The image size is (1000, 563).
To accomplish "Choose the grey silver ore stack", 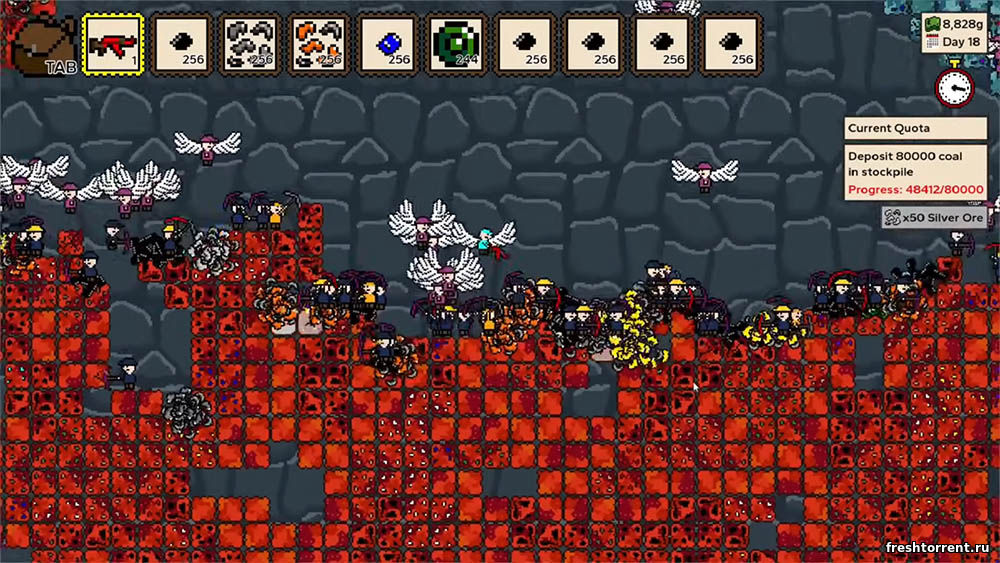I will coord(250,45).
